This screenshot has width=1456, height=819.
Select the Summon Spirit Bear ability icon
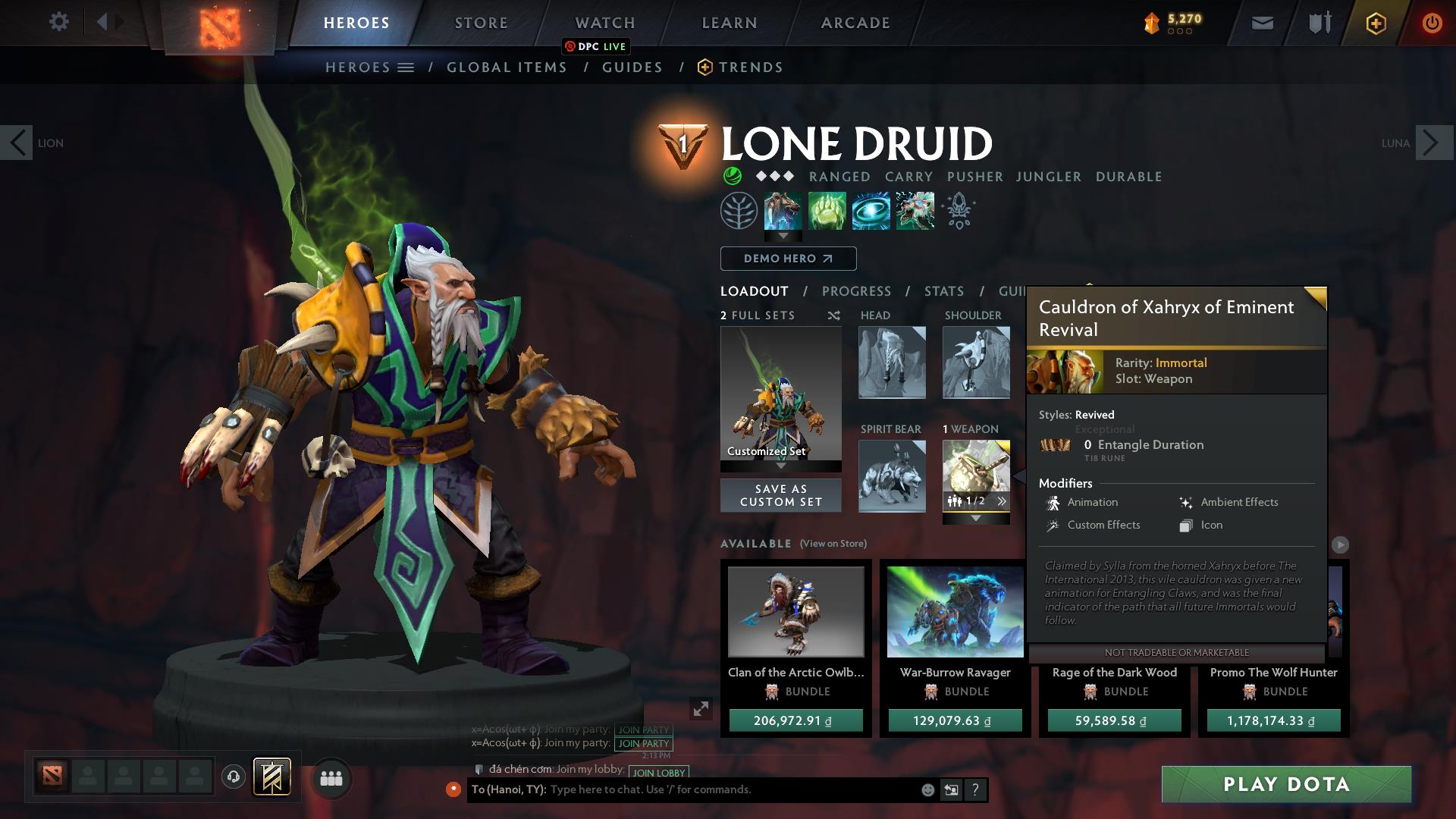(783, 211)
